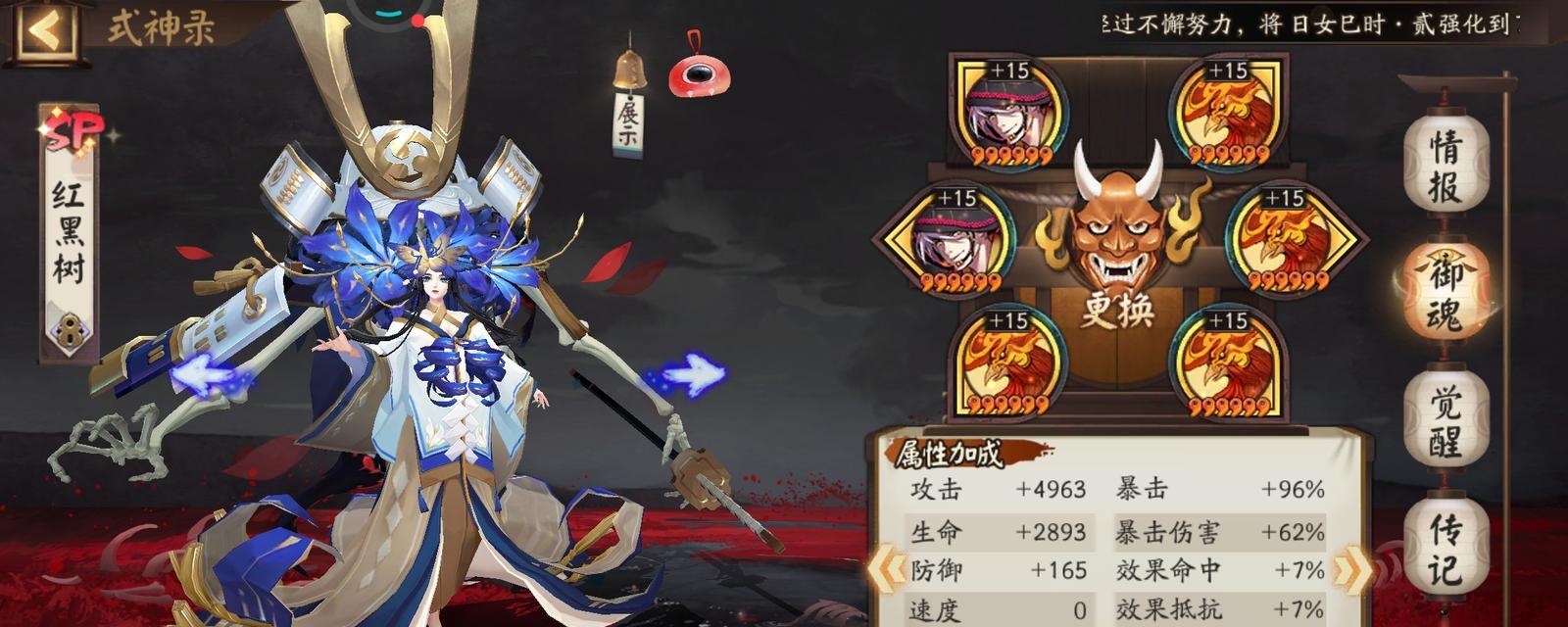Switch to previous shikigami with blue left arrow
1568x627 pixels.
(209, 377)
